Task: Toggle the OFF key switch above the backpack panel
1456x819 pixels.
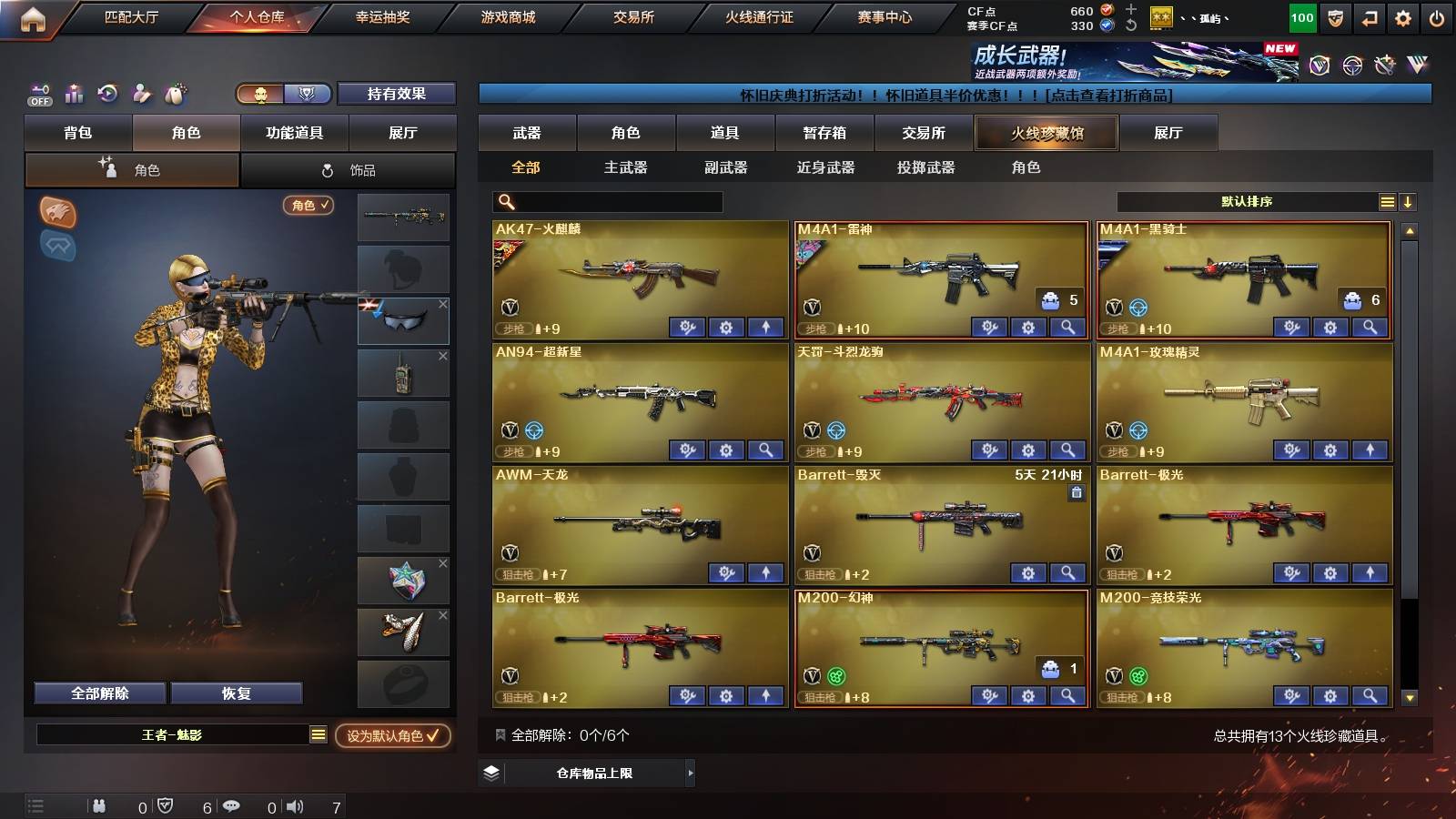Action: (38, 94)
